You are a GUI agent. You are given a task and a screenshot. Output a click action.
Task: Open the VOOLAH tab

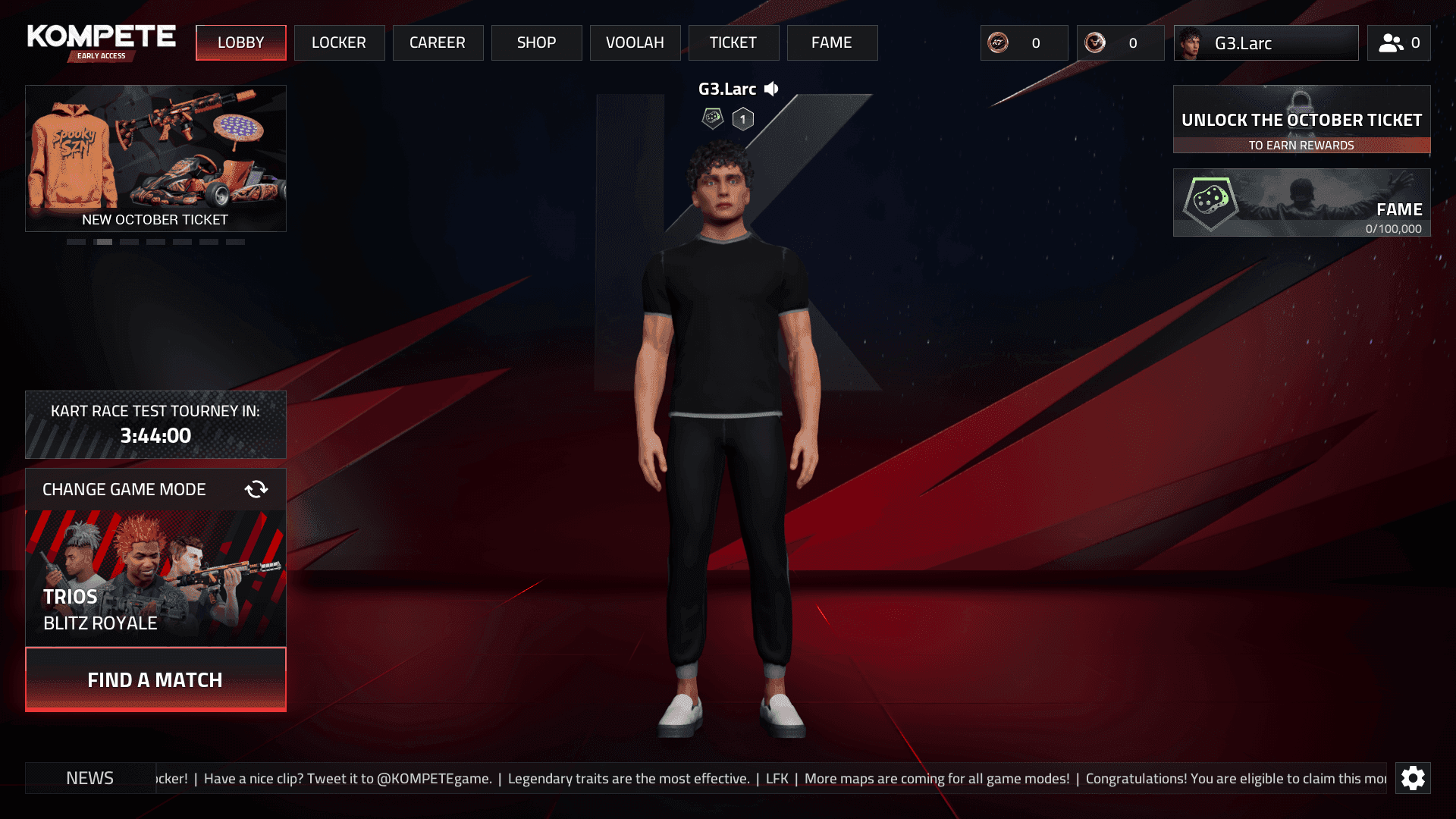point(635,42)
